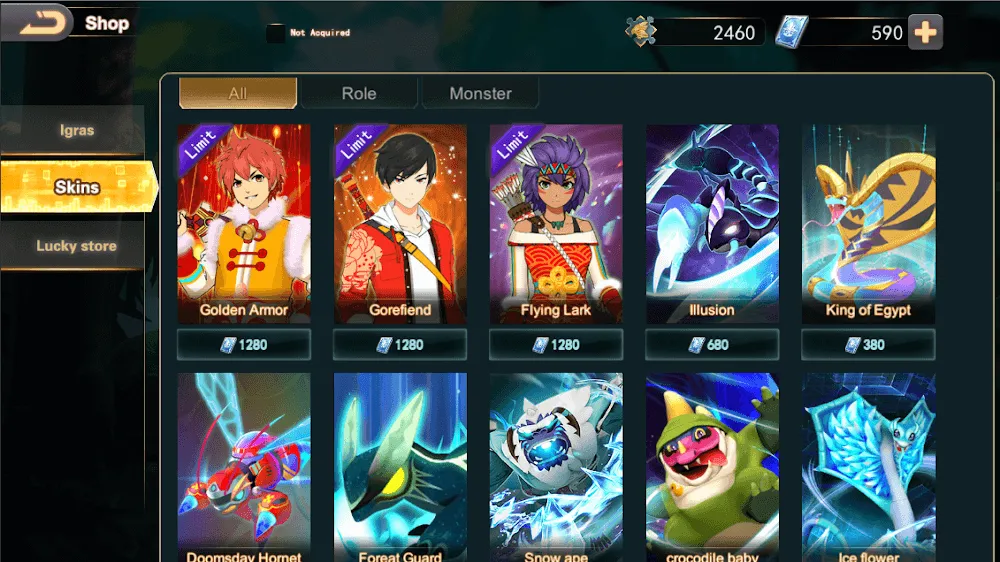
Task: Buy King of Egypt for 380
Action: click(x=868, y=345)
